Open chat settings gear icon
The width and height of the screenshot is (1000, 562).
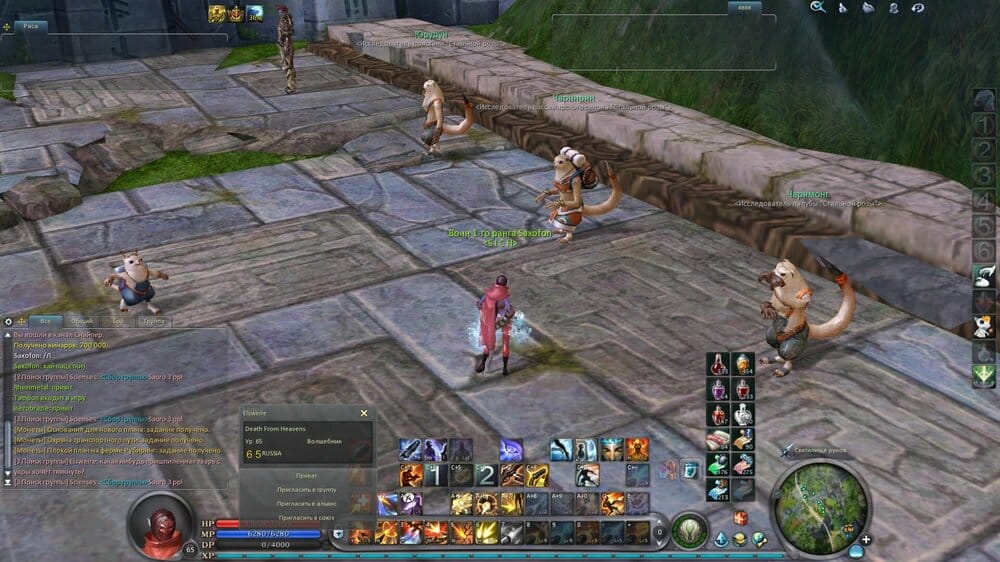point(9,321)
